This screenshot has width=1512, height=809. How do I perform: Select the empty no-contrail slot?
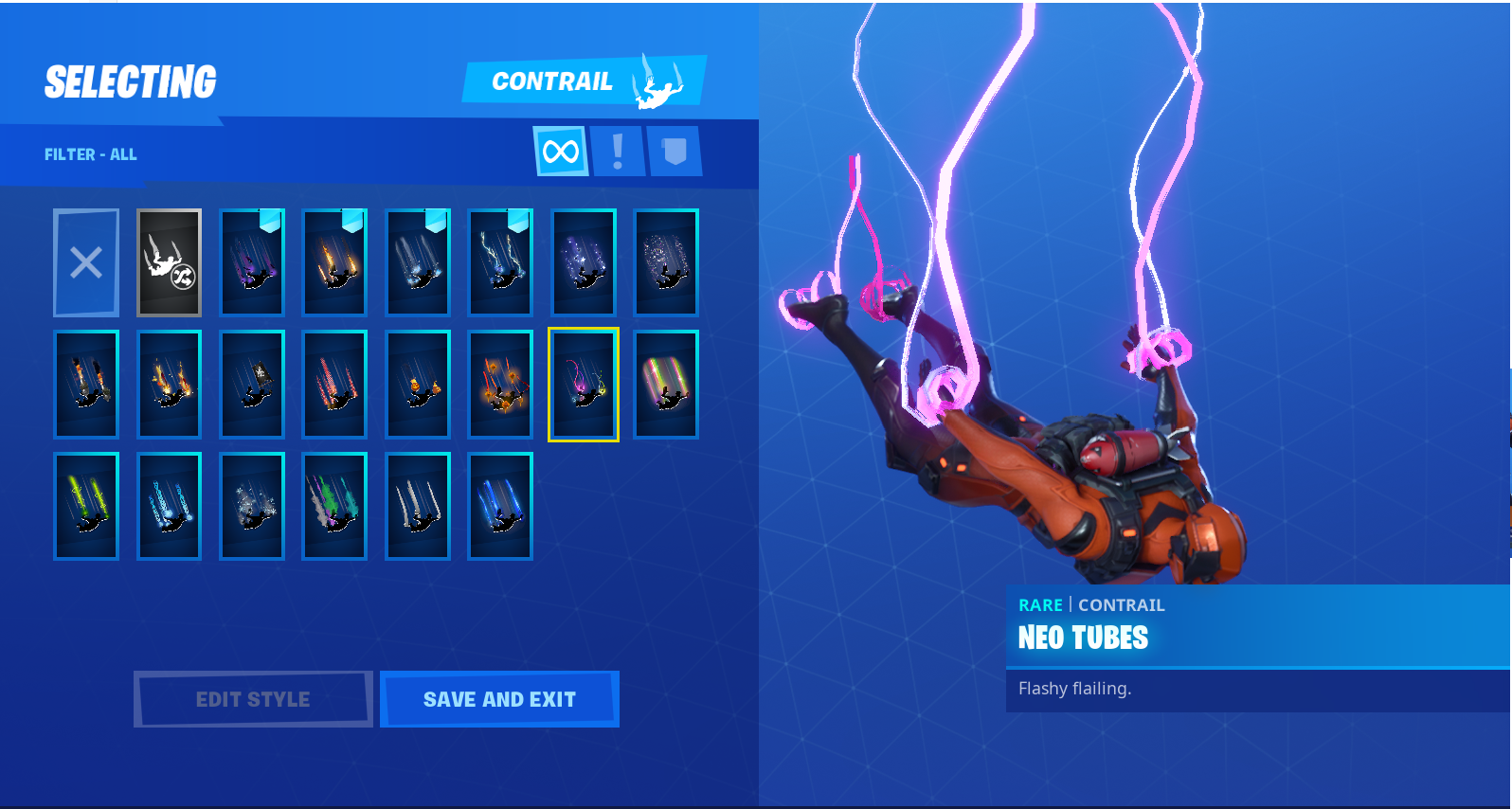(x=86, y=262)
